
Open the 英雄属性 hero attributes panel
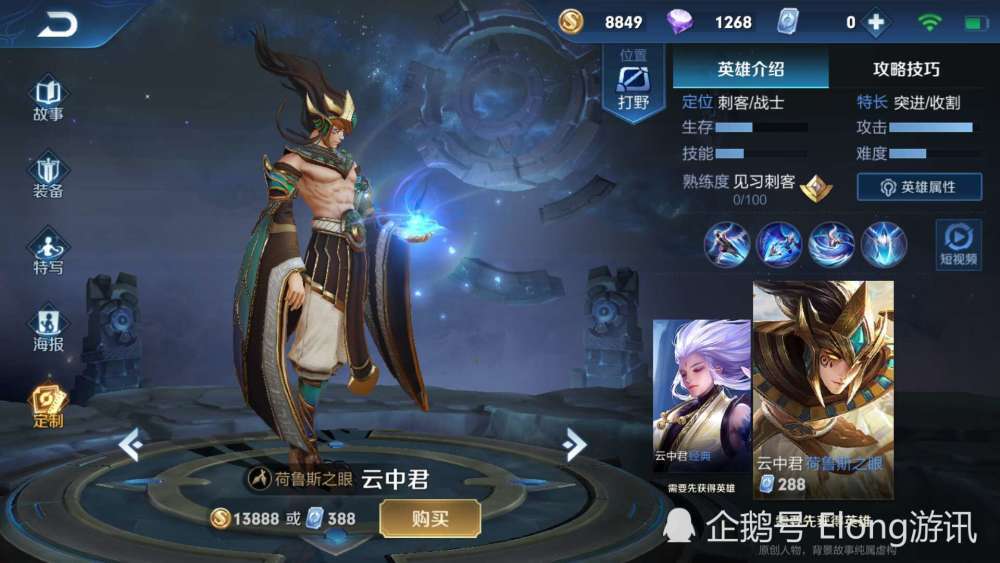[x=918, y=187]
